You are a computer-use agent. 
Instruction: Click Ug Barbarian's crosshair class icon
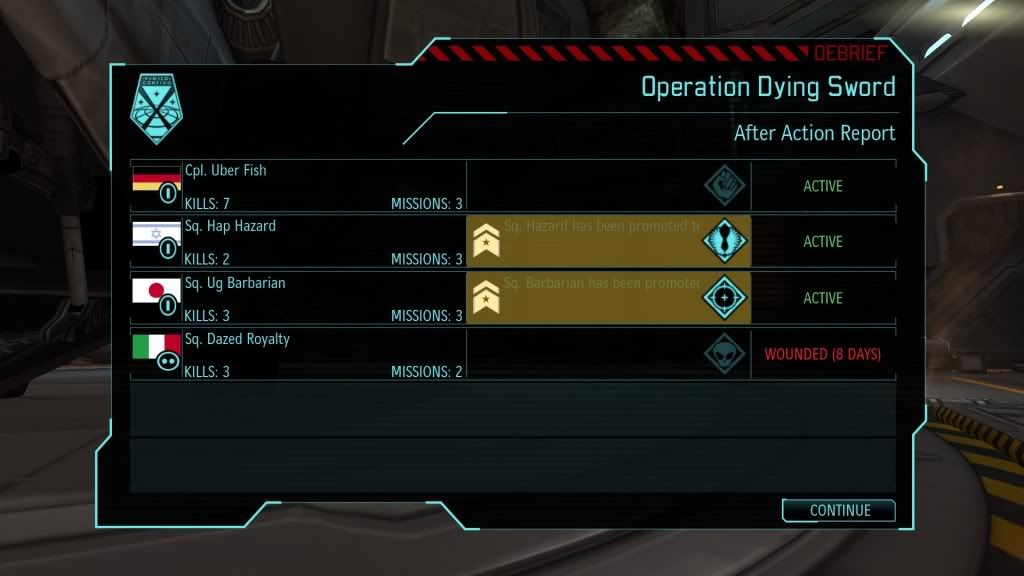725,298
